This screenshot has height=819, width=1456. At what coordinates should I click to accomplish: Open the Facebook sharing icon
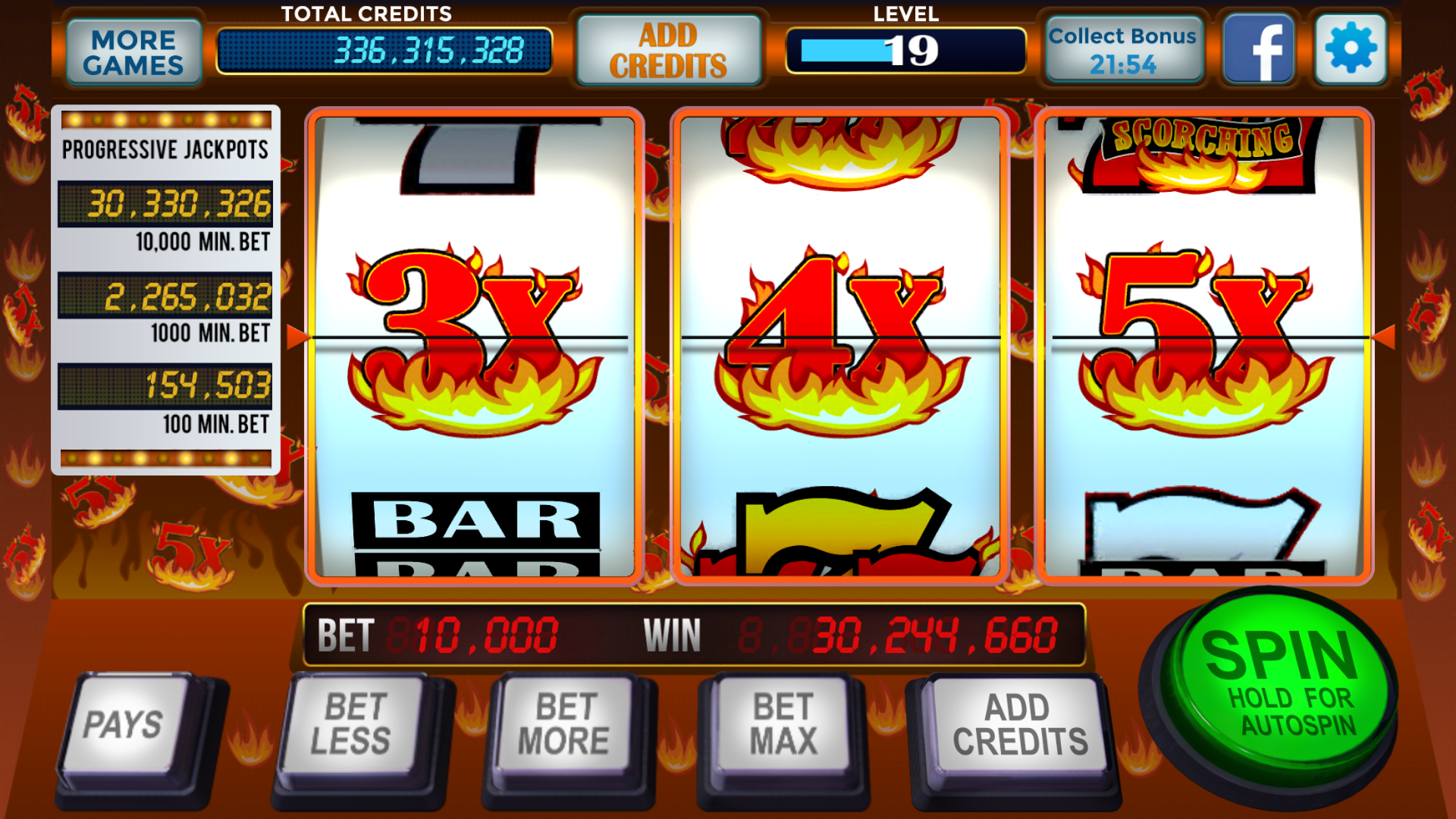click(1259, 49)
